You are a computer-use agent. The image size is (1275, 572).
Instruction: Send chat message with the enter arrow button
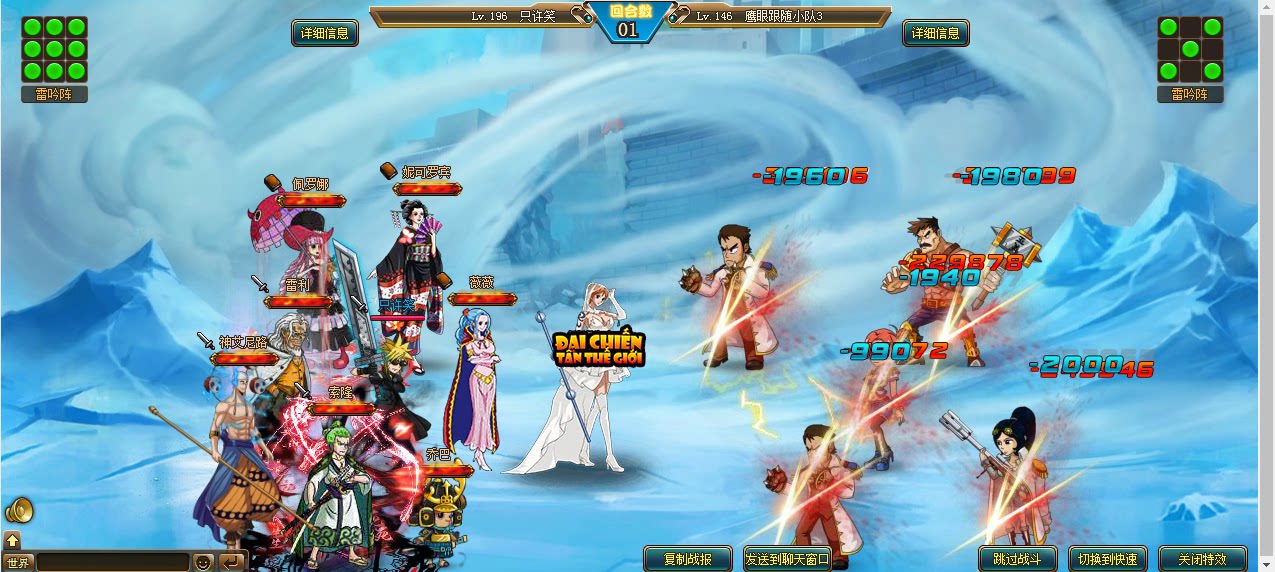pos(231,562)
